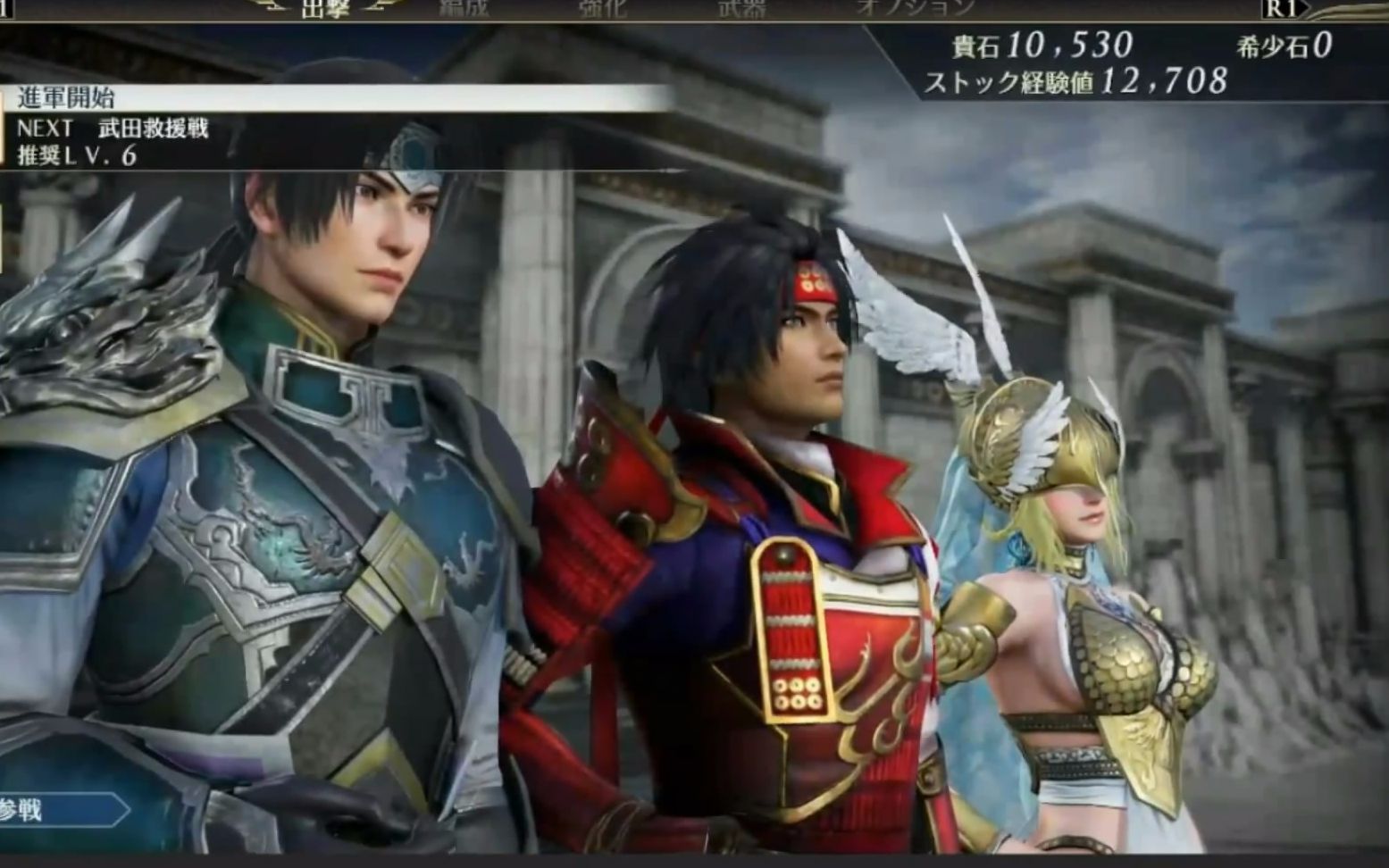The height and width of the screenshot is (868, 1389).
Task: Go to the 武器 (Weapons) tab
Action: pos(742,8)
